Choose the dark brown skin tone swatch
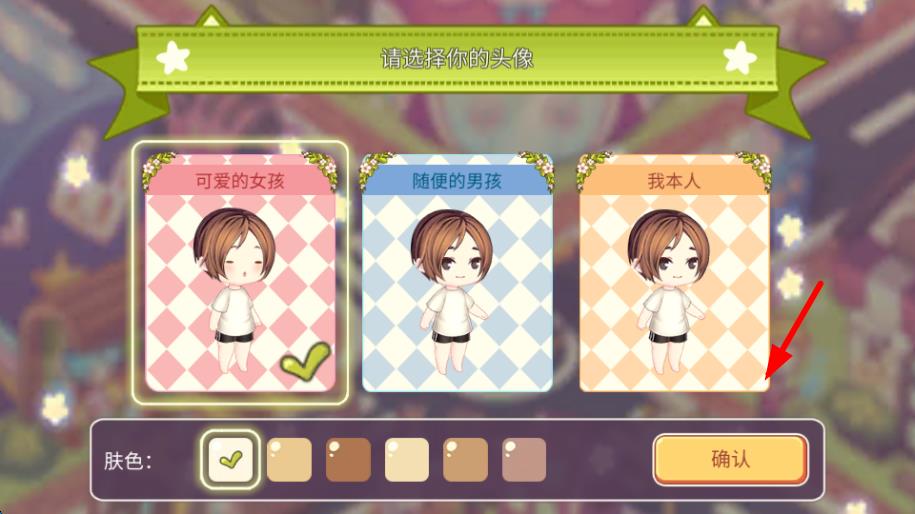 pyautogui.click(x=348, y=460)
